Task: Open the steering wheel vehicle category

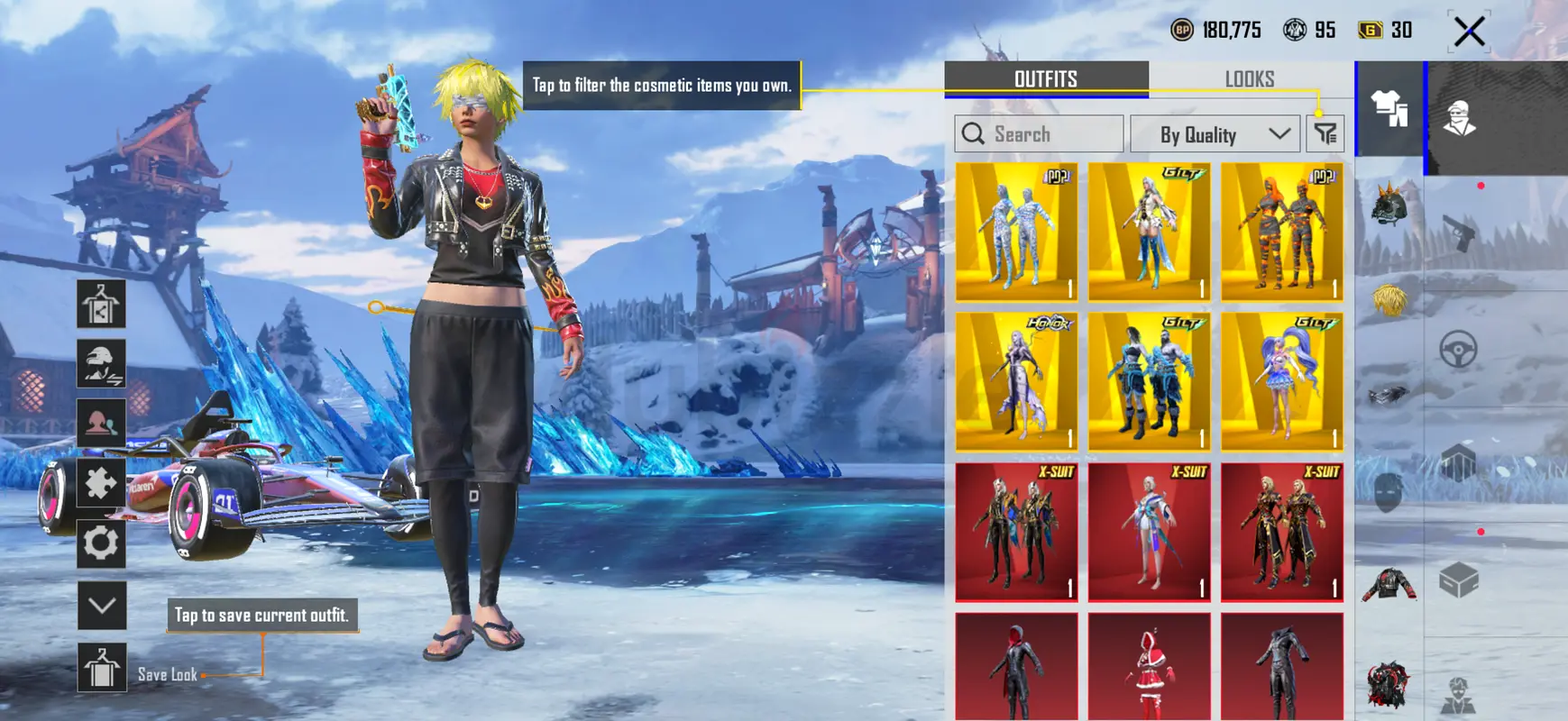Action: [x=1458, y=349]
